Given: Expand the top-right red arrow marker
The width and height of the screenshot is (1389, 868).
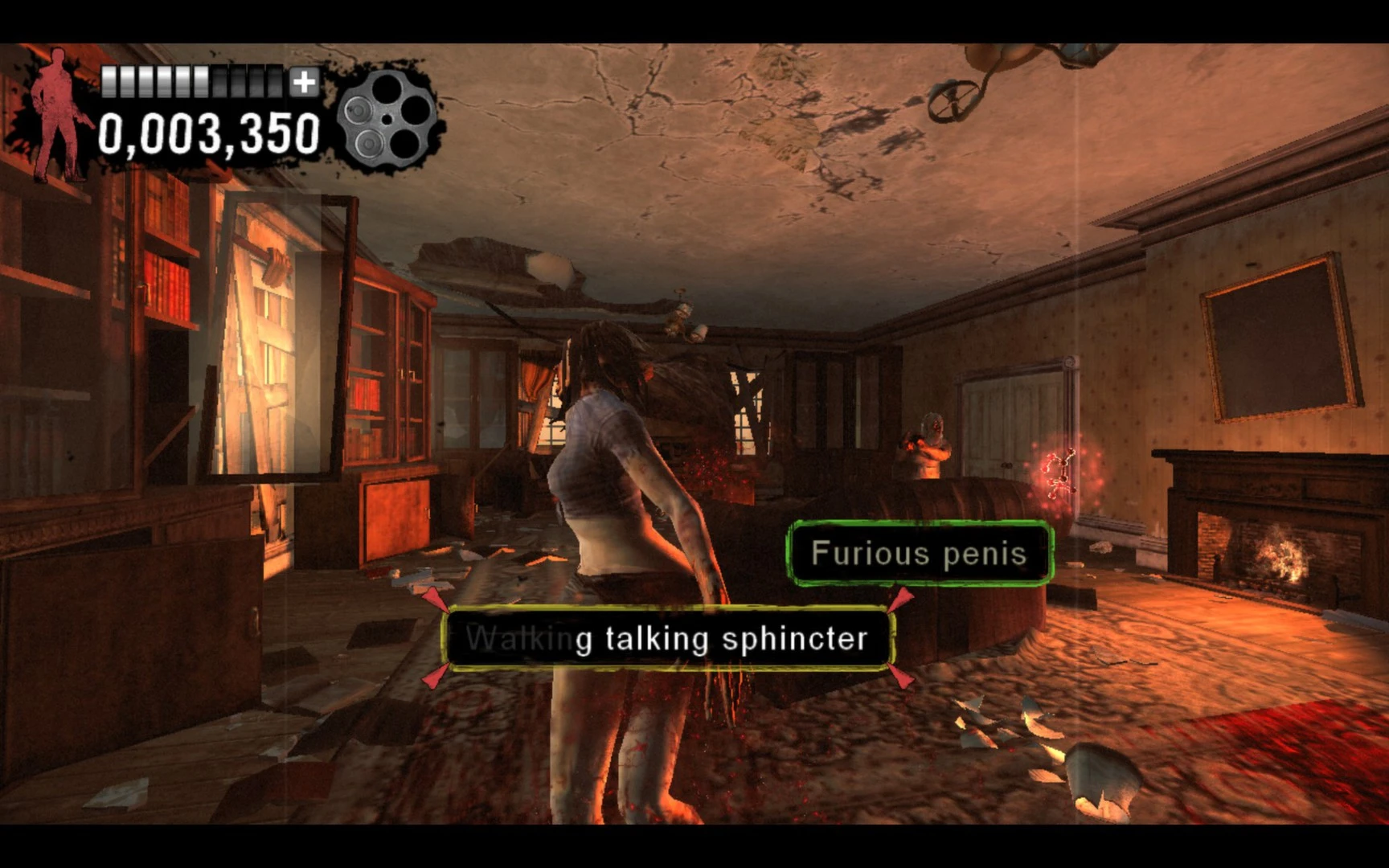Looking at the screenshot, I should point(900,600).
